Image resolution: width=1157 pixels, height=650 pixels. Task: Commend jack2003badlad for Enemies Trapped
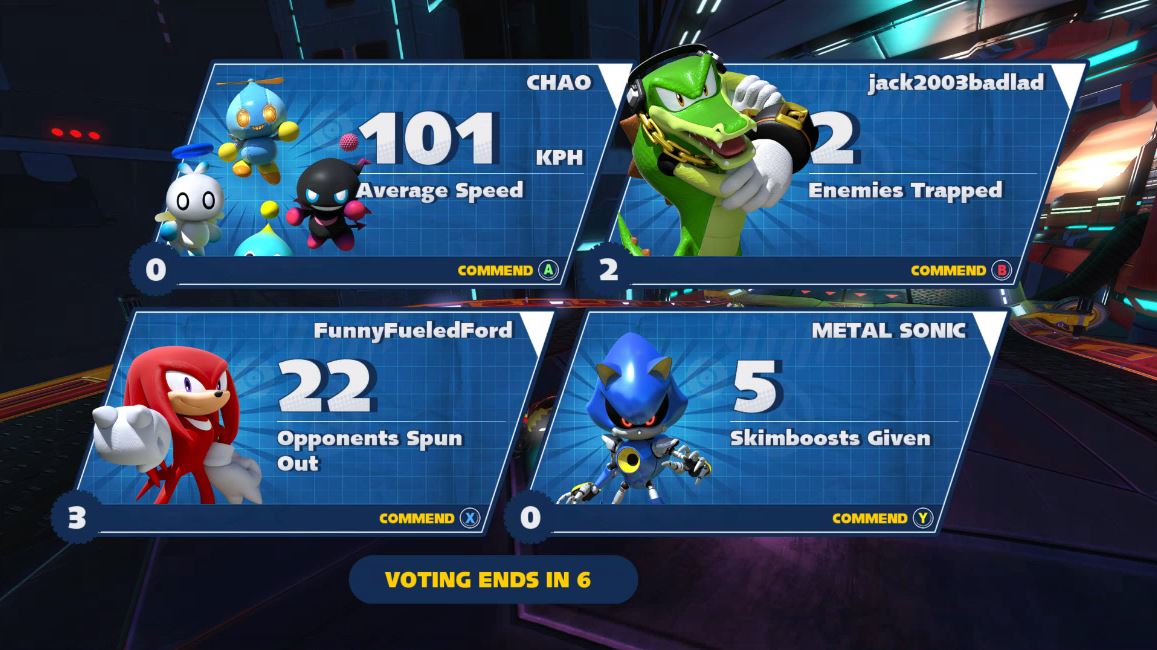[960, 270]
